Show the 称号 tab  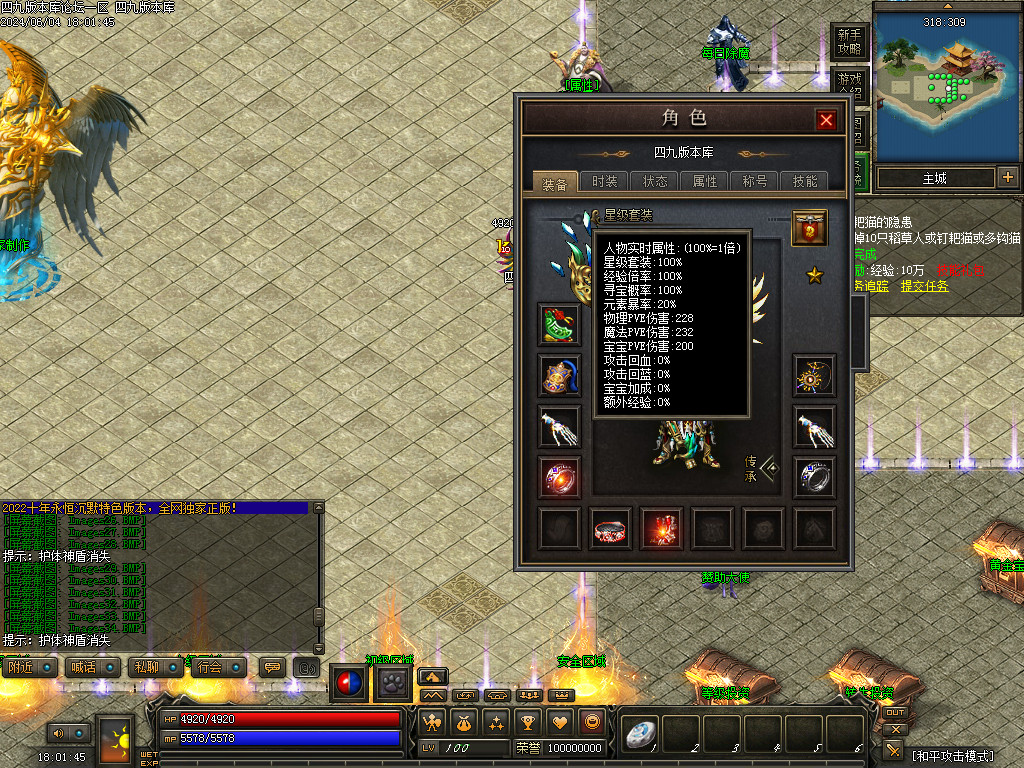[755, 181]
